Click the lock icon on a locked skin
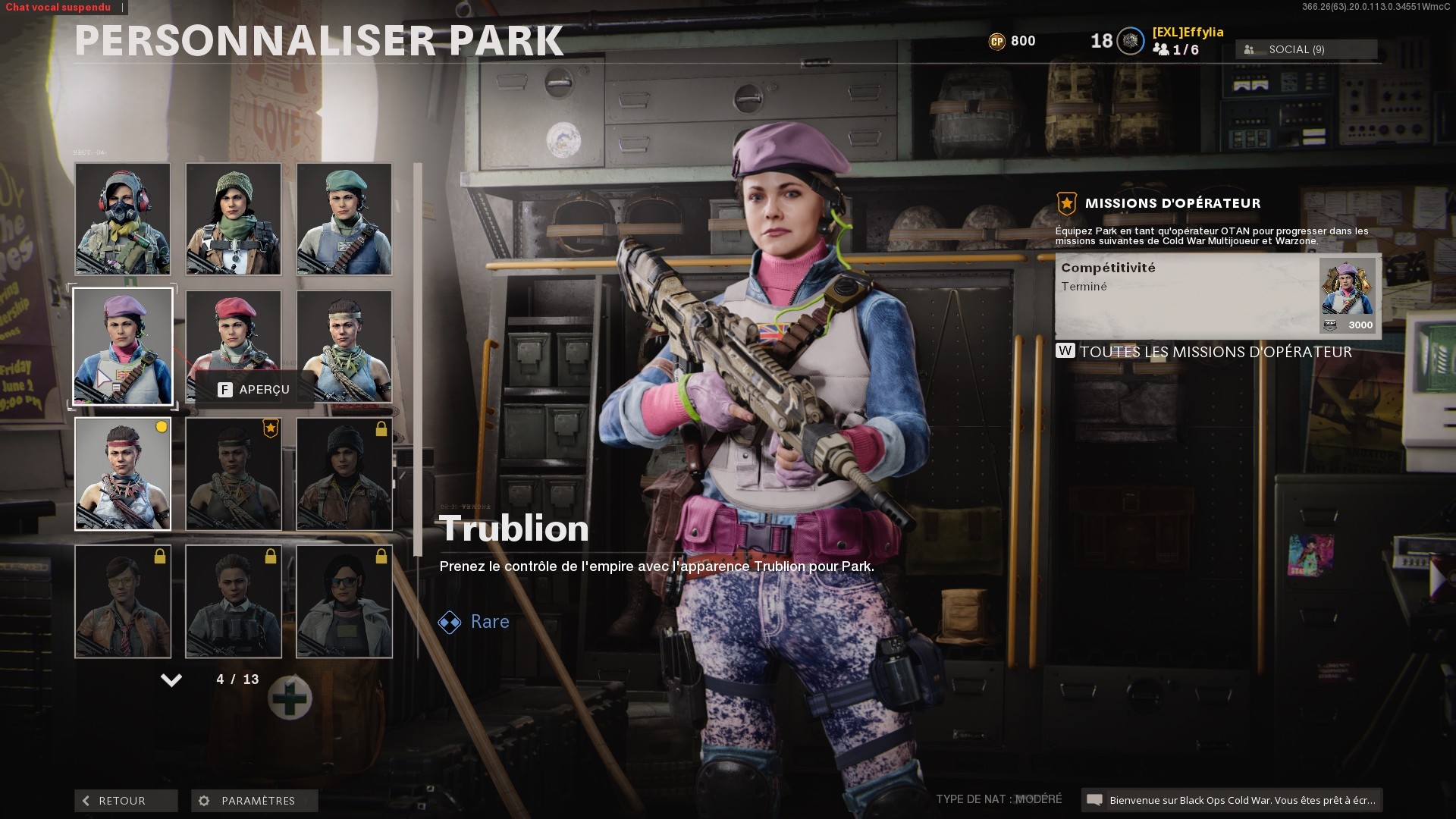 point(379,427)
